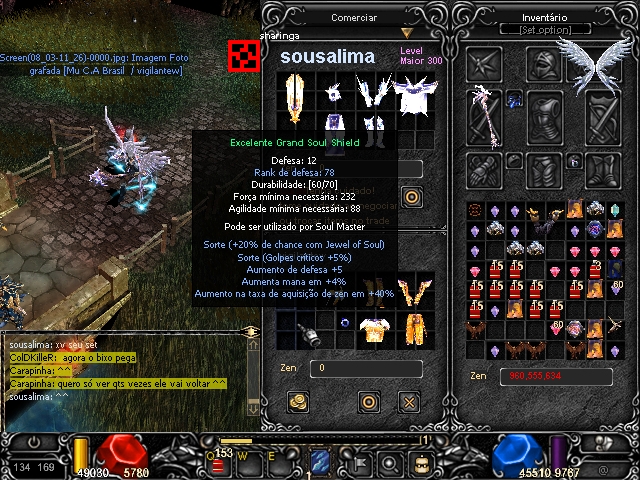Confirm the trade with the circle button
The image size is (640, 480).
368,402
